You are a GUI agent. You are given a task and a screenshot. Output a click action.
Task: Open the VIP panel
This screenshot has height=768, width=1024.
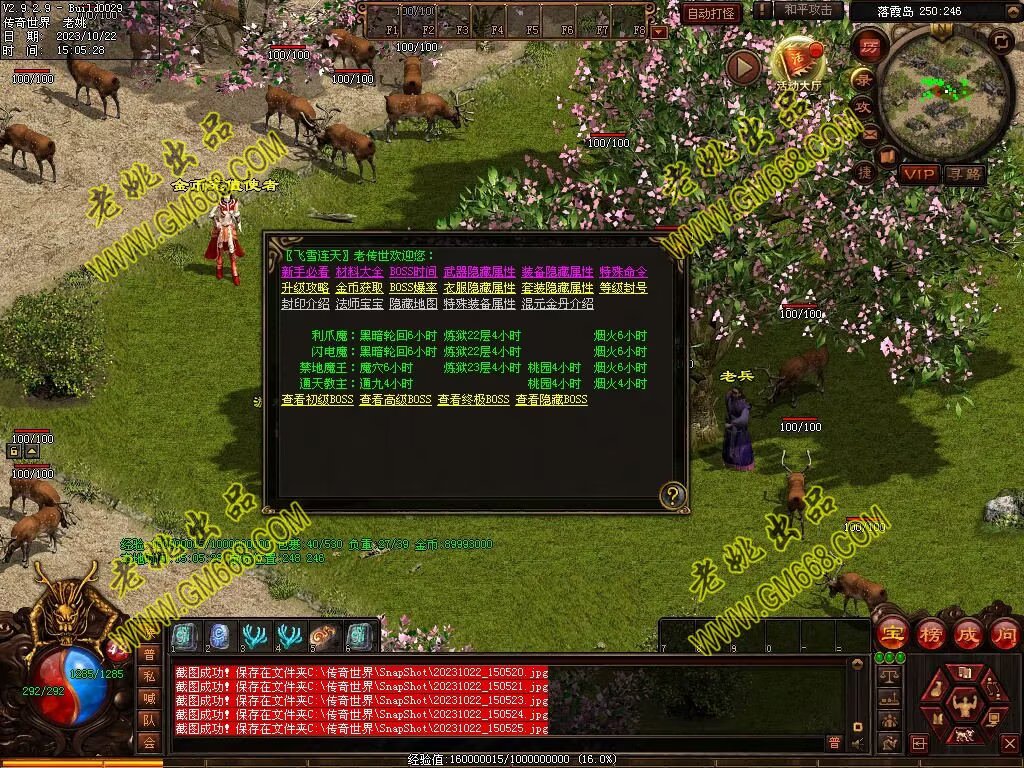tap(917, 174)
